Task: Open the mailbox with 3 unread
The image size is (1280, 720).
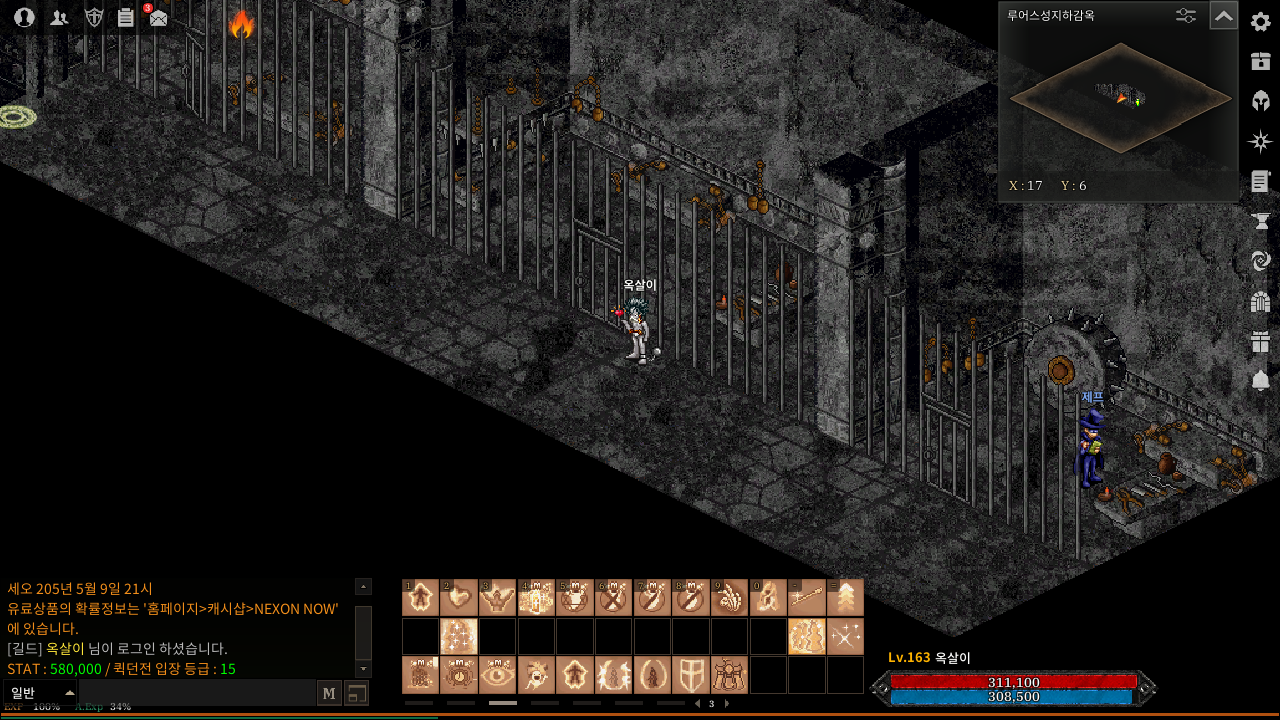Action: (x=158, y=17)
